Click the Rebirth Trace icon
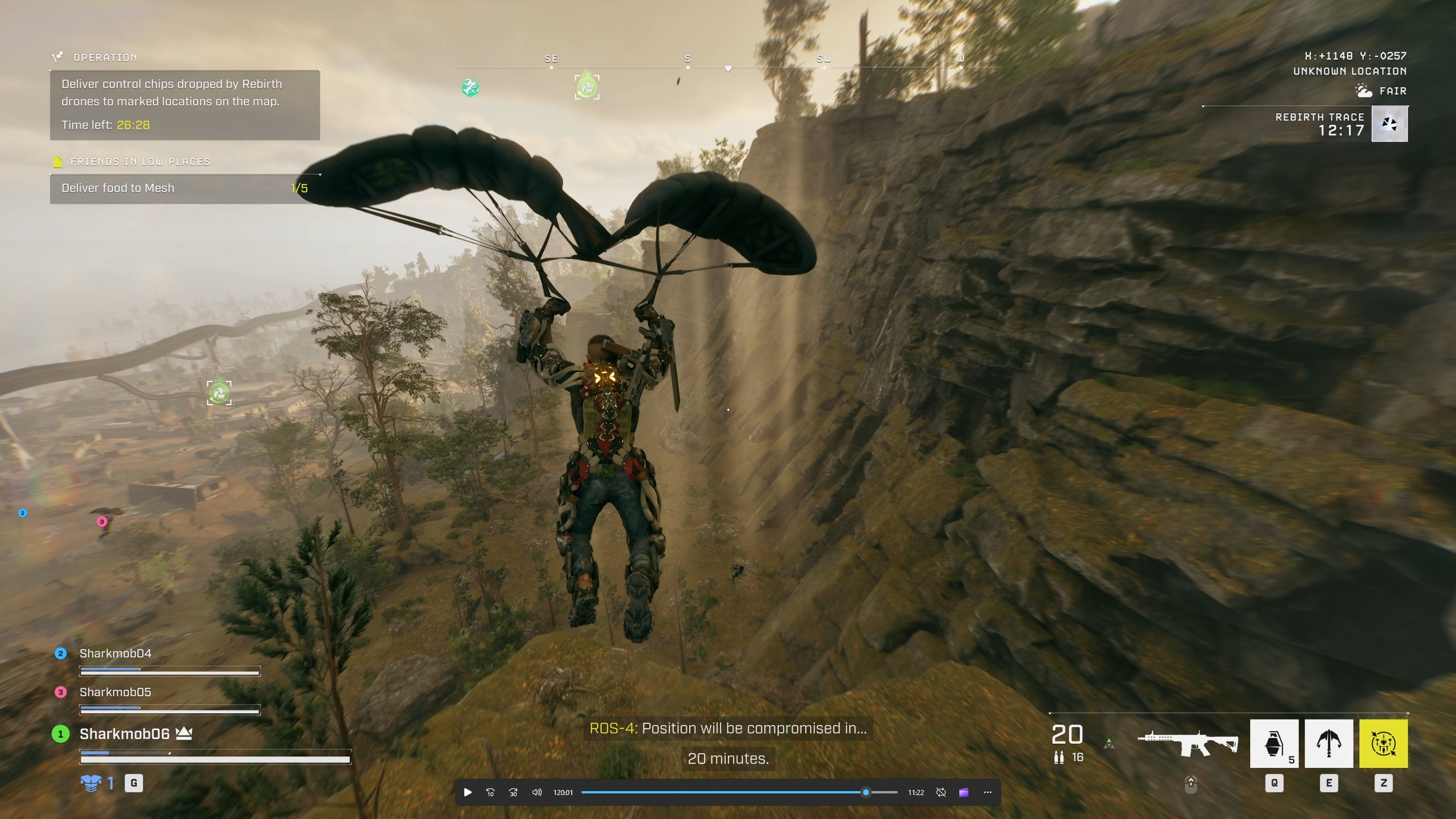The width and height of the screenshot is (1456, 819). pyautogui.click(x=1389, y=124)
